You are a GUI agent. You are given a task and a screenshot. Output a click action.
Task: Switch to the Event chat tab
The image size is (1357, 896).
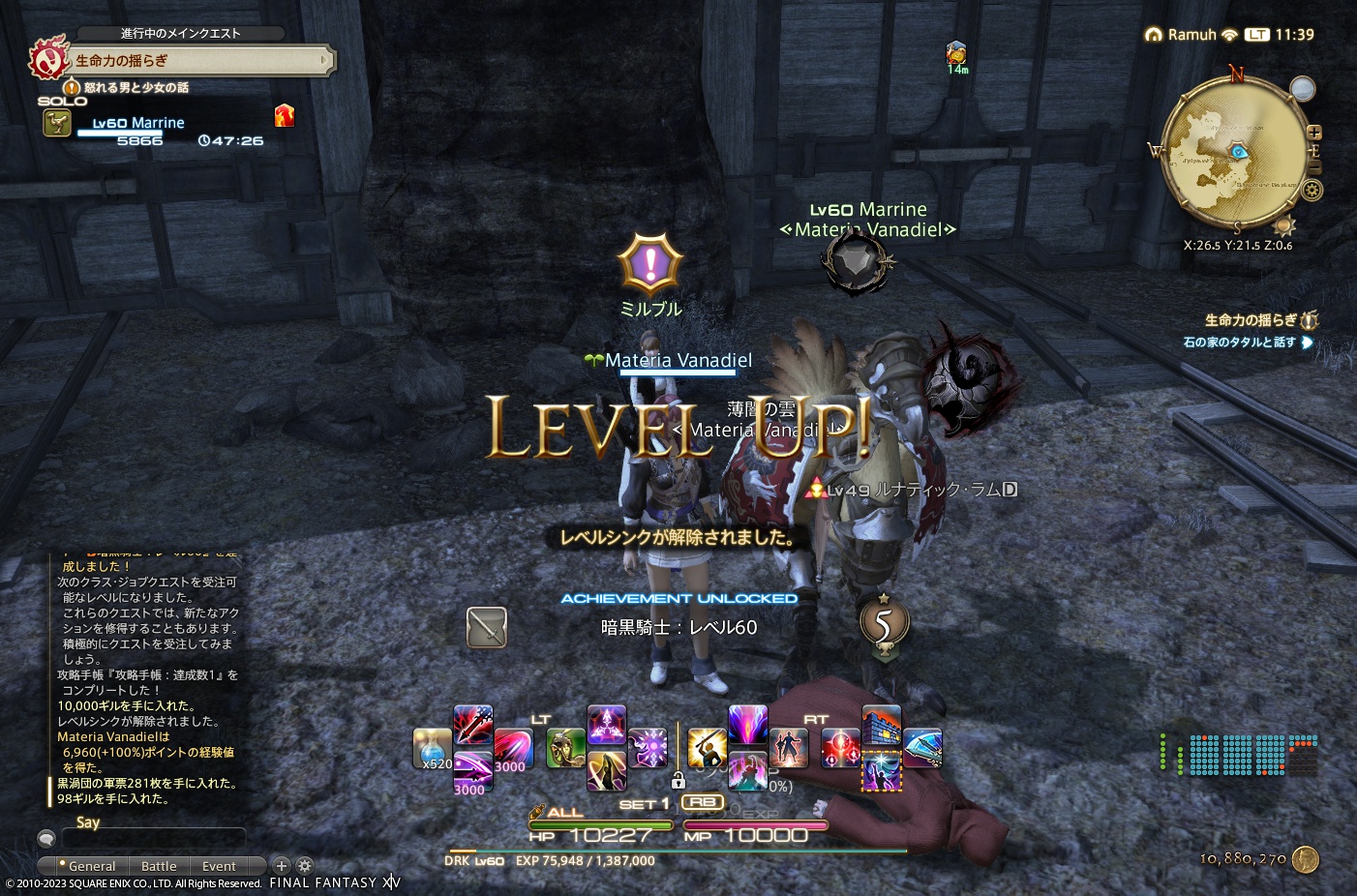click(x=219, y=866)
